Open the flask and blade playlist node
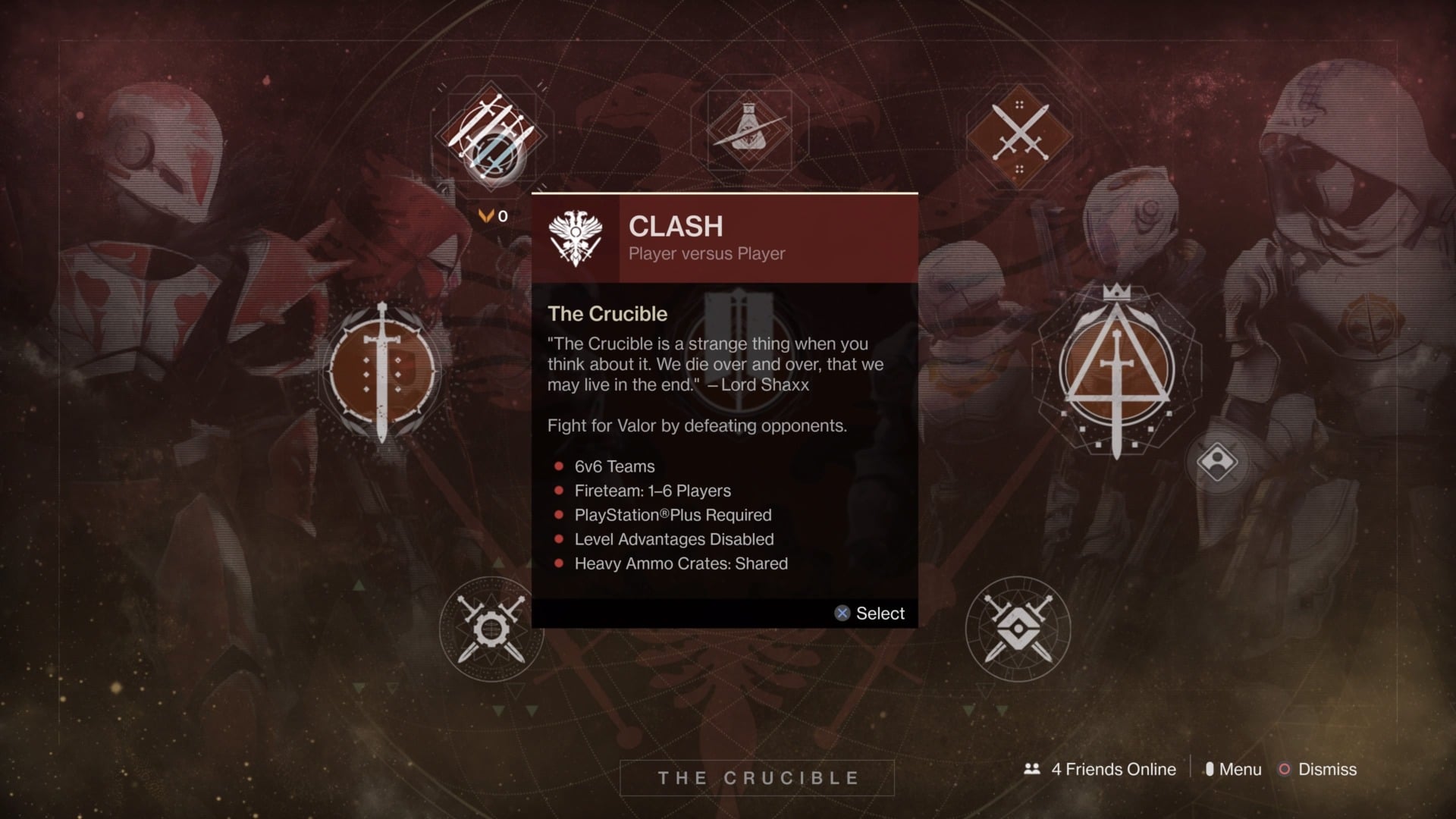Image resolution: width=1456 pixels, height=819 pixels. pos(749,130)
